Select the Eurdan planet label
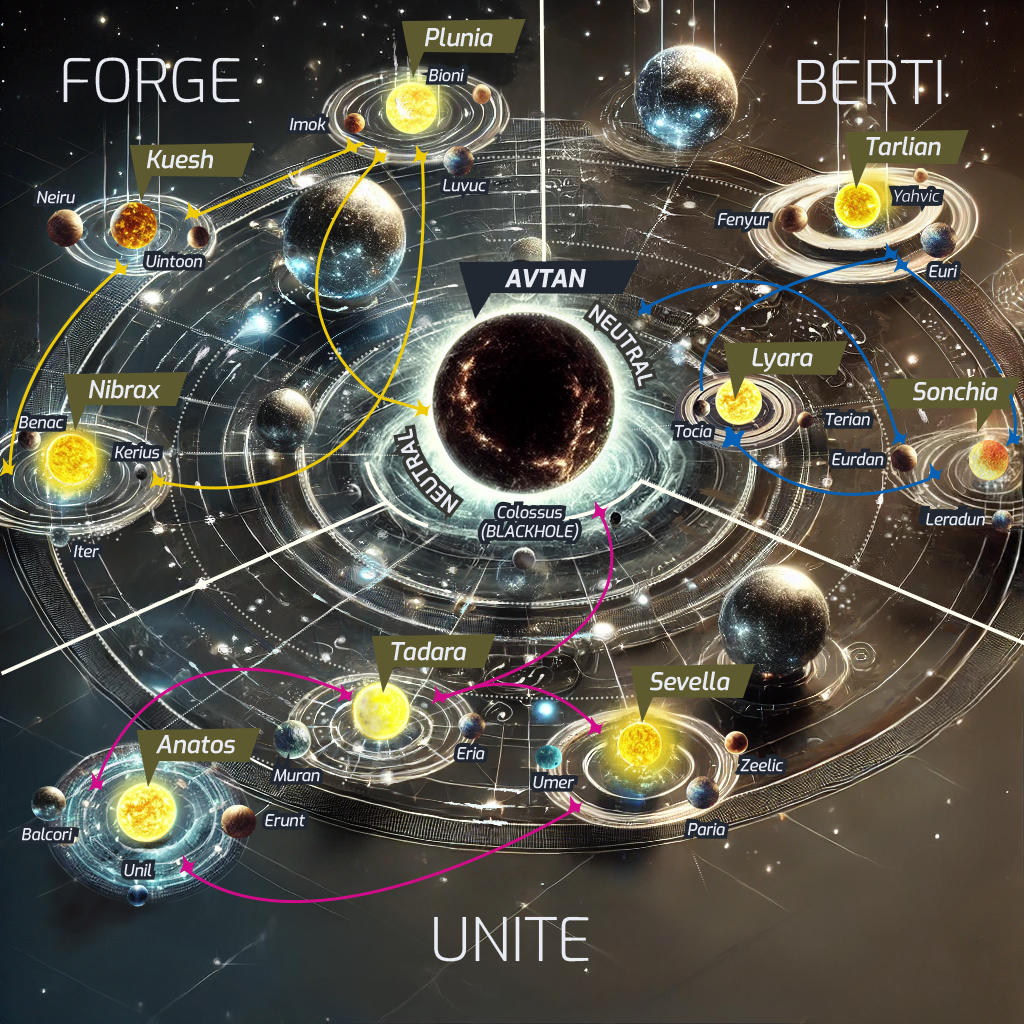This screenshot has width=1024, height=1024. click(x=858, y=460)
